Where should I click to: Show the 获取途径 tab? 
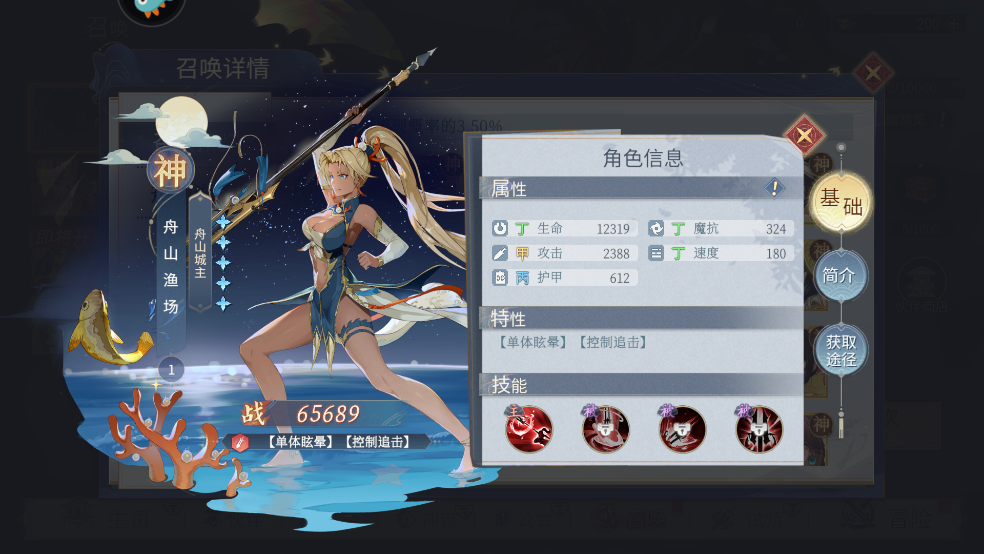[840, 349]
